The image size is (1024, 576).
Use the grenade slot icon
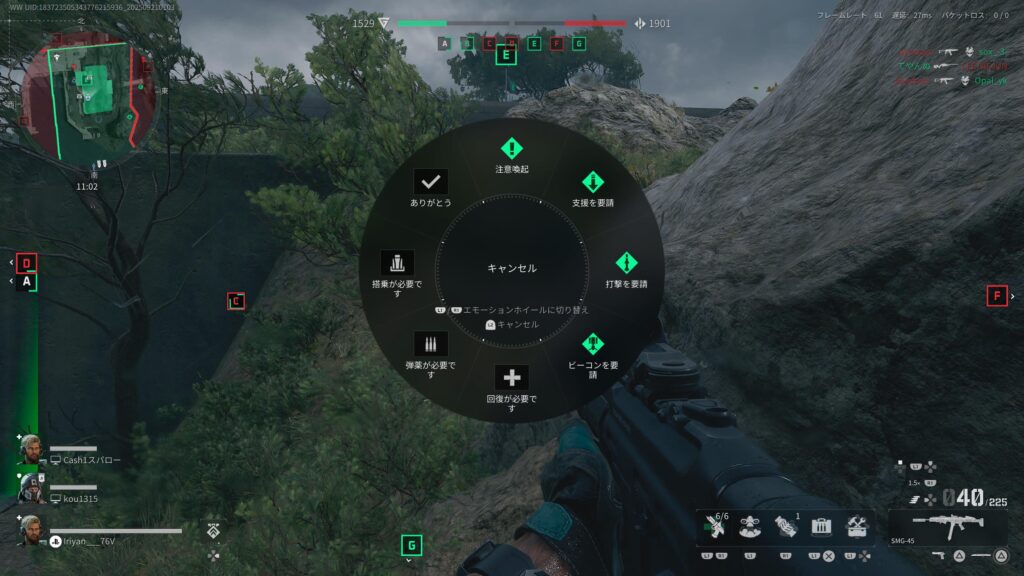pos(784,526)
